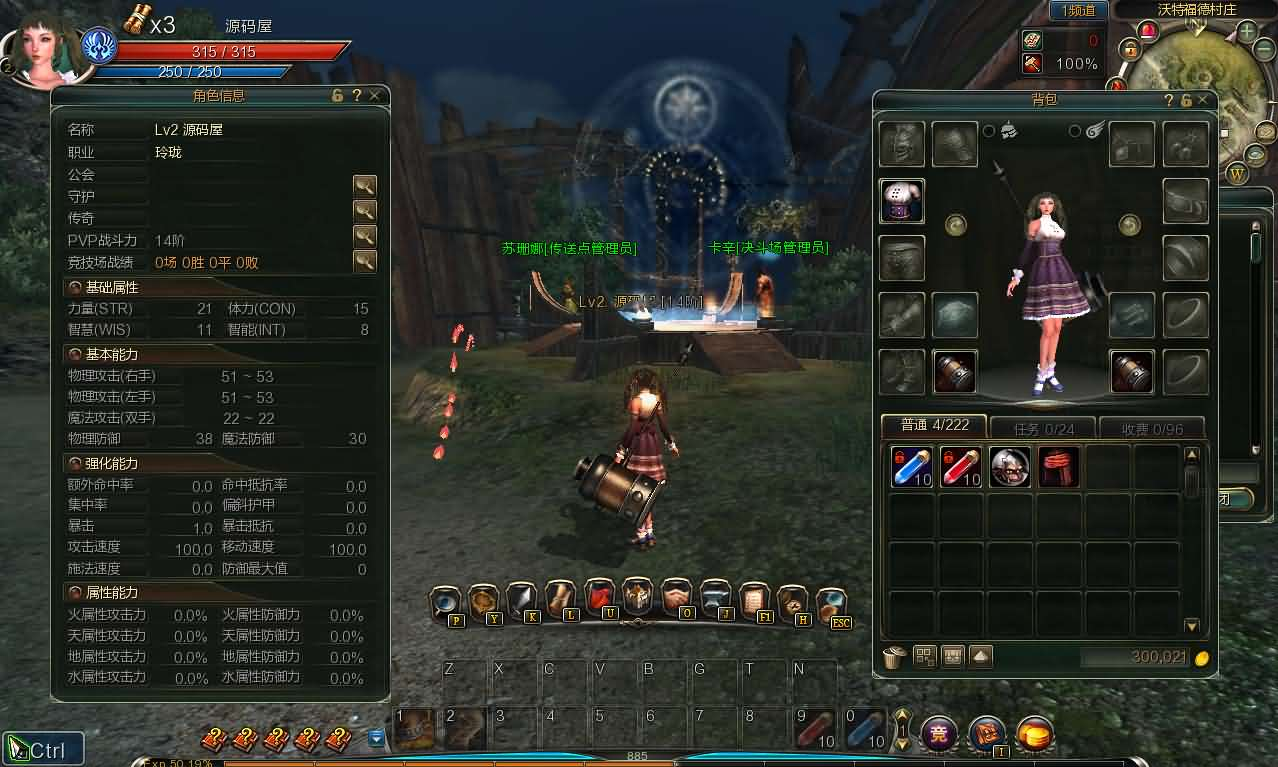Open the anvil crafting menu icon

(x=715, y=598)
